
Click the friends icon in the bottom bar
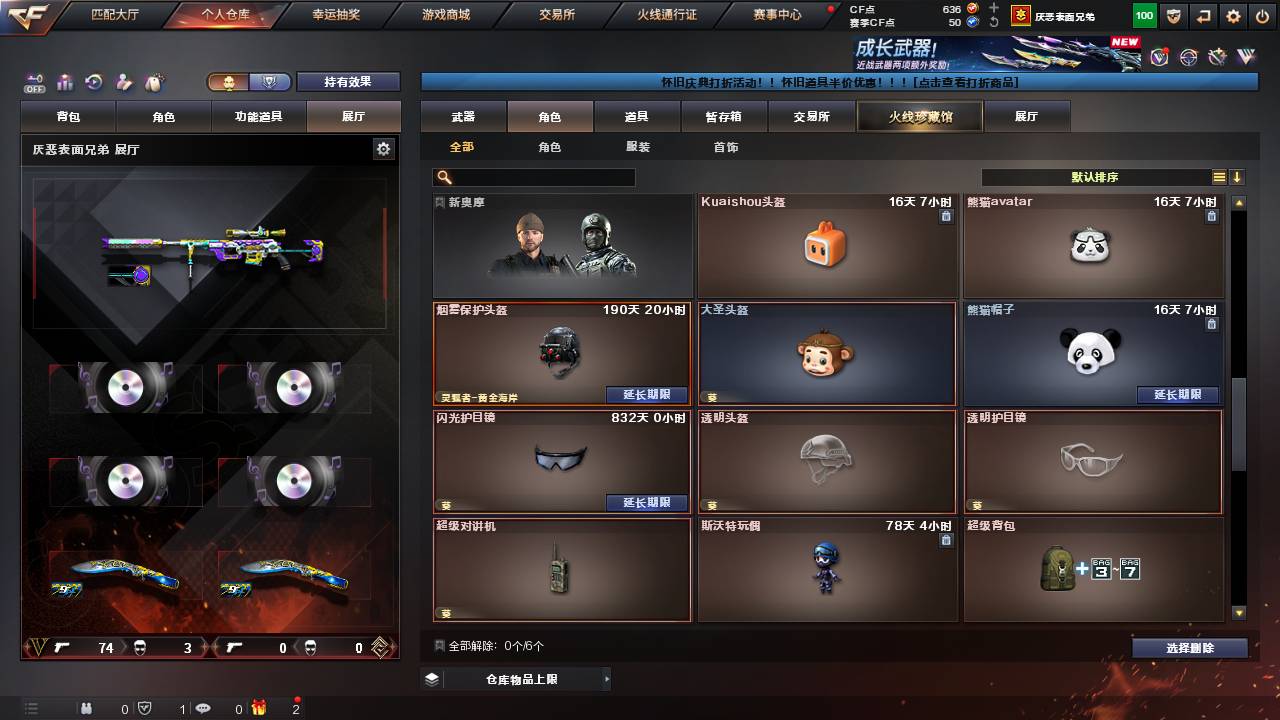(87, 708)
